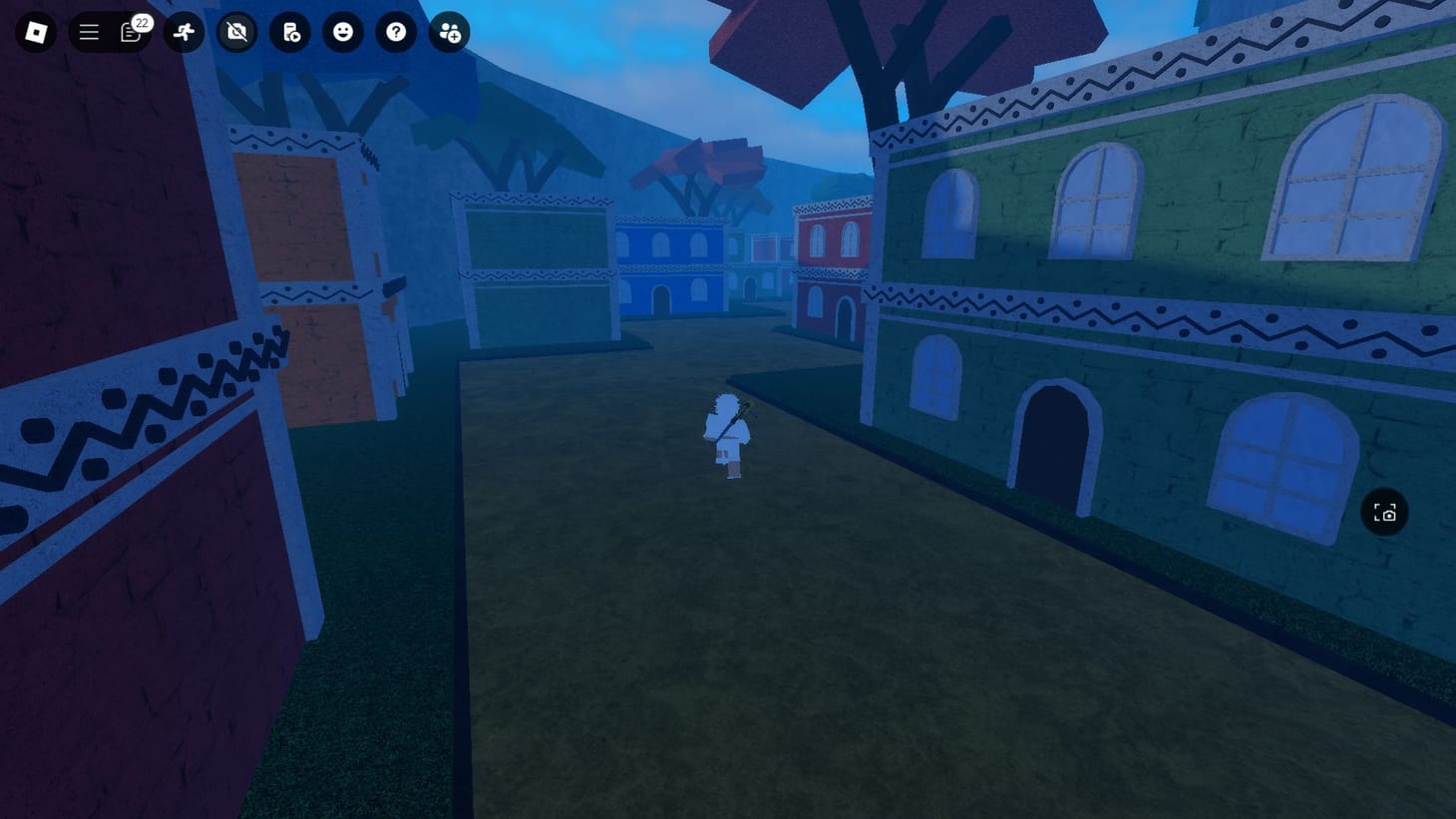This screenshot has width=1456, height=819.
Task: View the badge showing 22 unread notifications
Action: pos(141,21)
